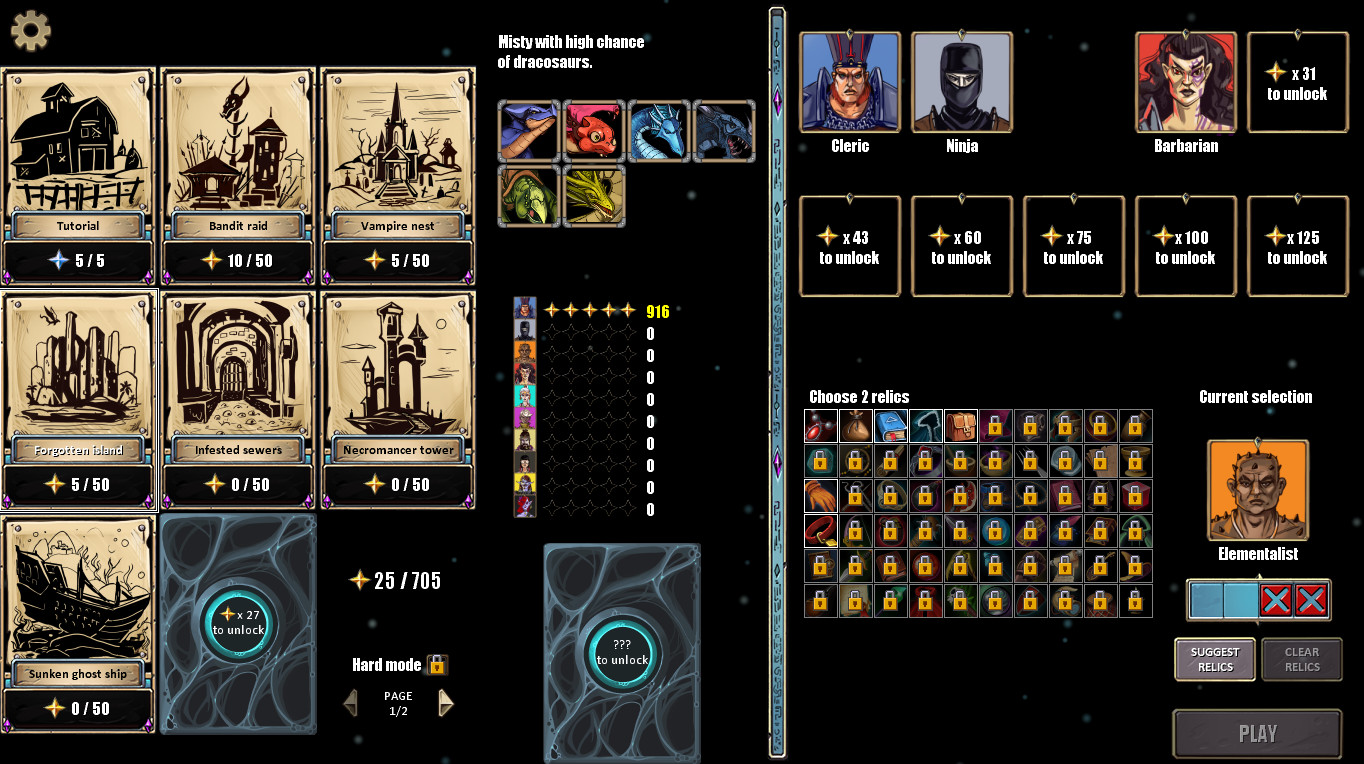Select the Ninja character portrait

961,82
